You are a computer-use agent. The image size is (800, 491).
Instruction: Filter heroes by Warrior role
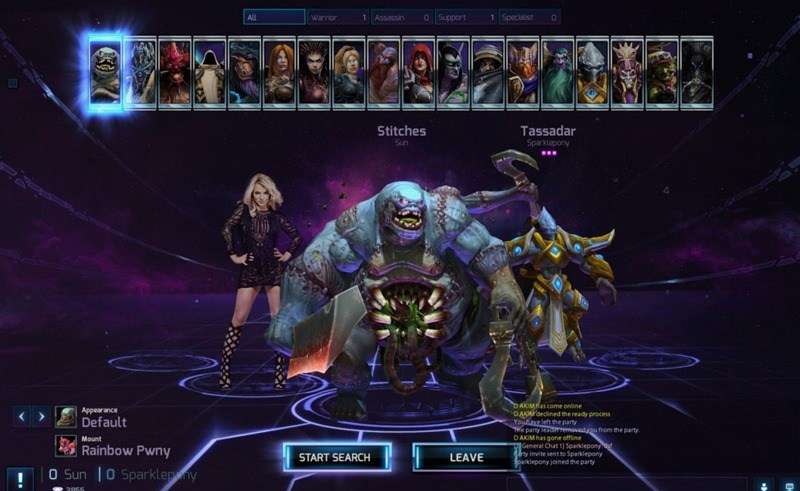pyautogui.click(x=338, y=17)
